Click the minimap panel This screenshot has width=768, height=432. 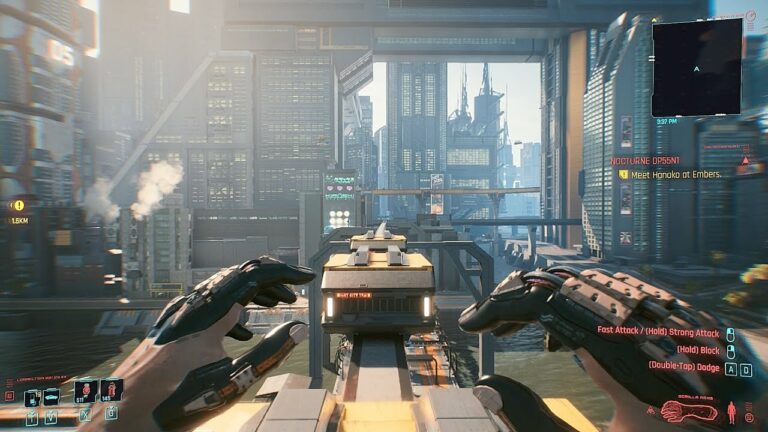coord(697,66)
